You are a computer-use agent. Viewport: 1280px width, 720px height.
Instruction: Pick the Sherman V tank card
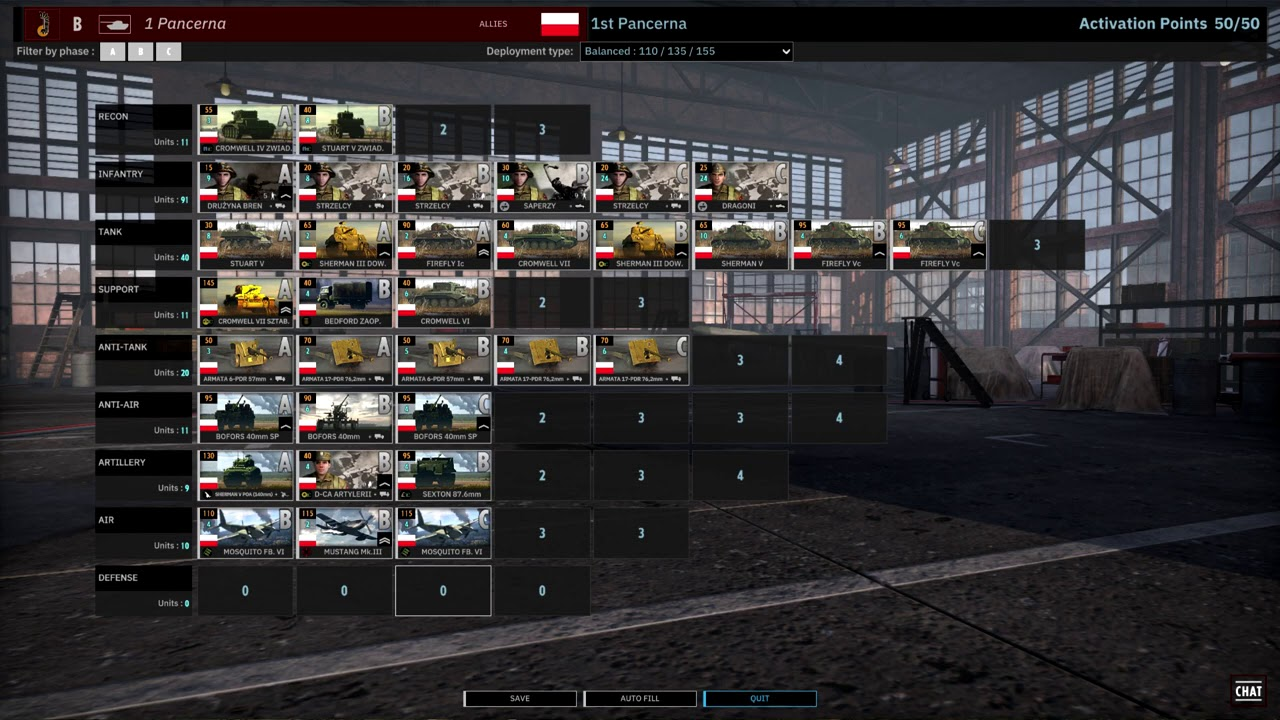[x=741, y=245]
